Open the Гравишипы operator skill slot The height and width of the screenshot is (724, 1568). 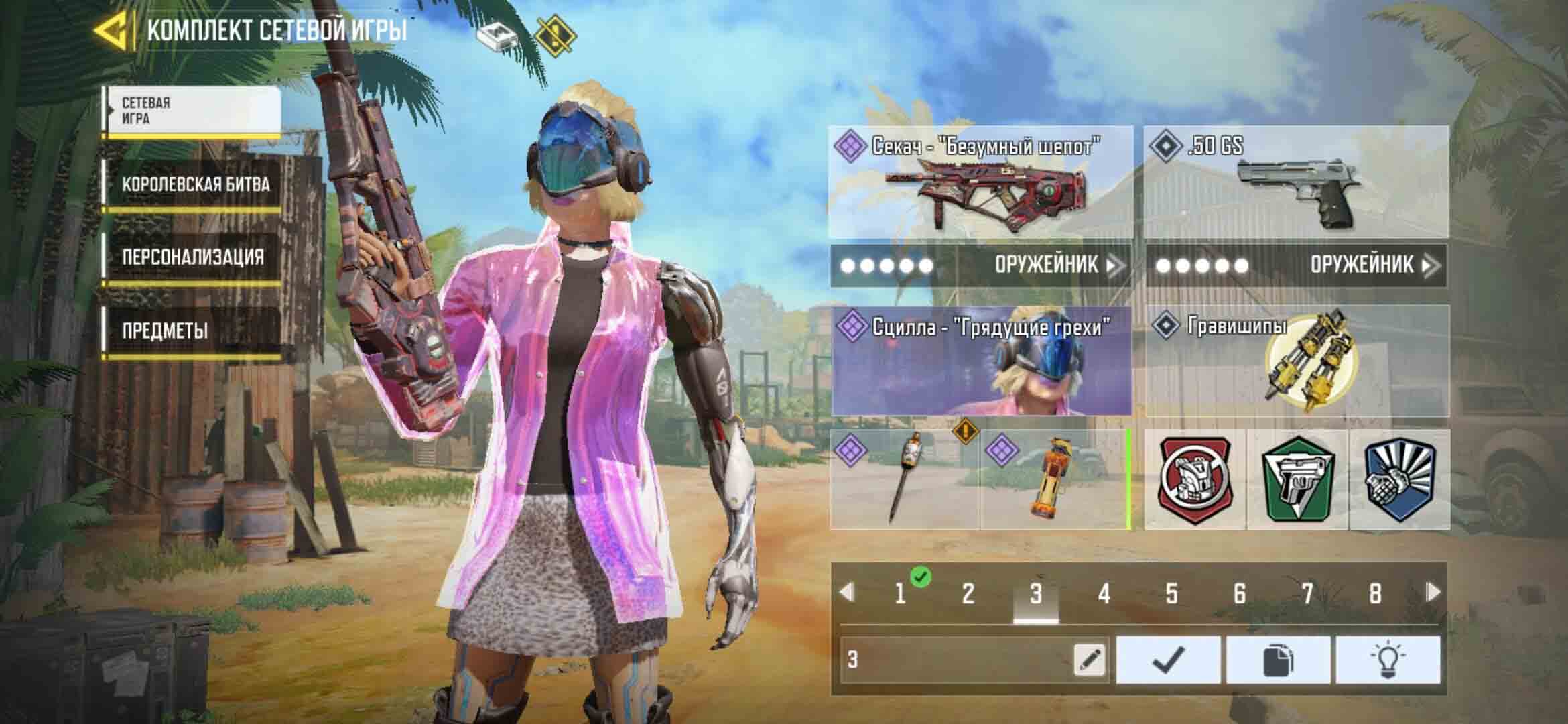coord(1297,362)
